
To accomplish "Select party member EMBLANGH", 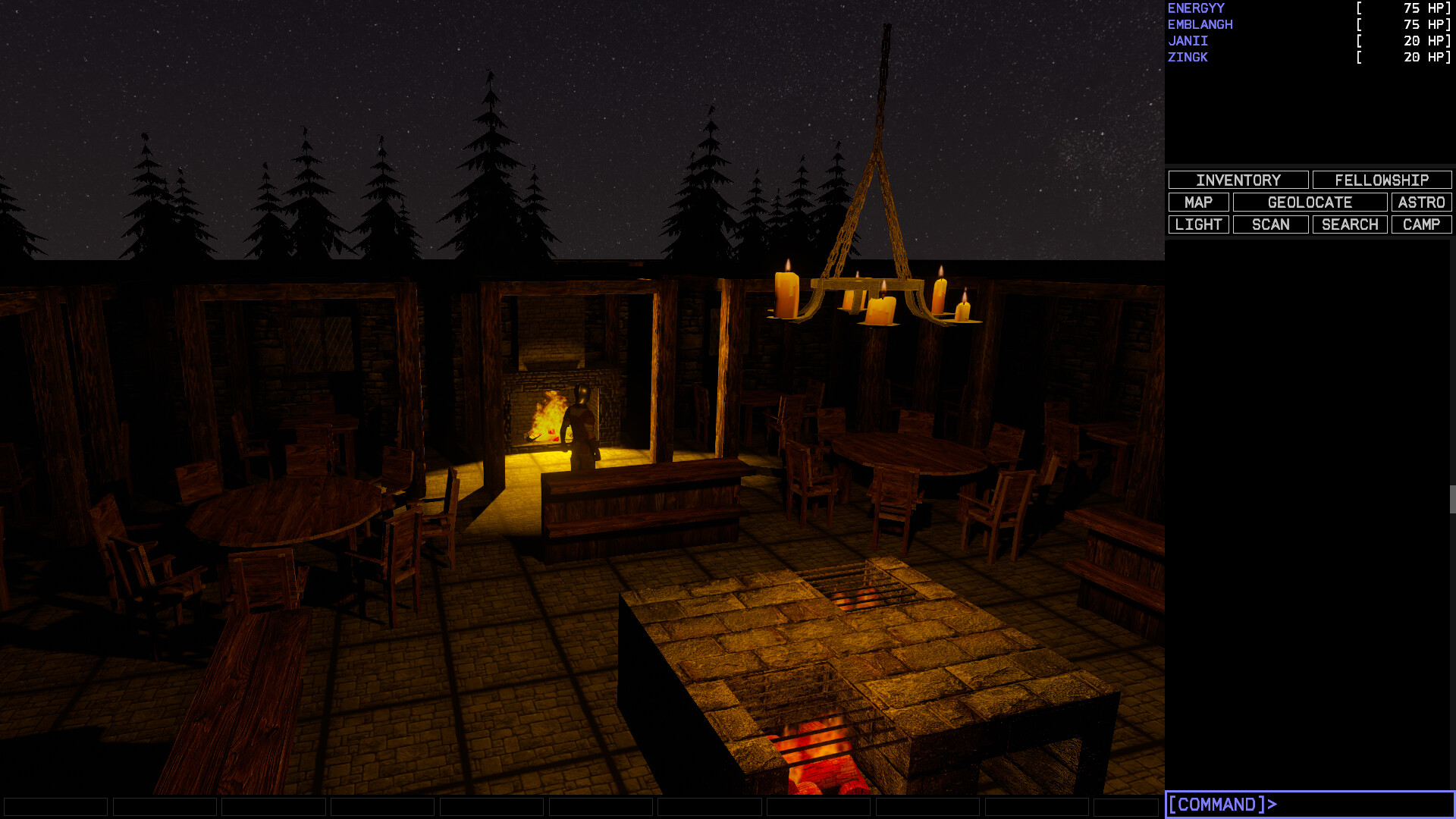I will [1200, 24].
